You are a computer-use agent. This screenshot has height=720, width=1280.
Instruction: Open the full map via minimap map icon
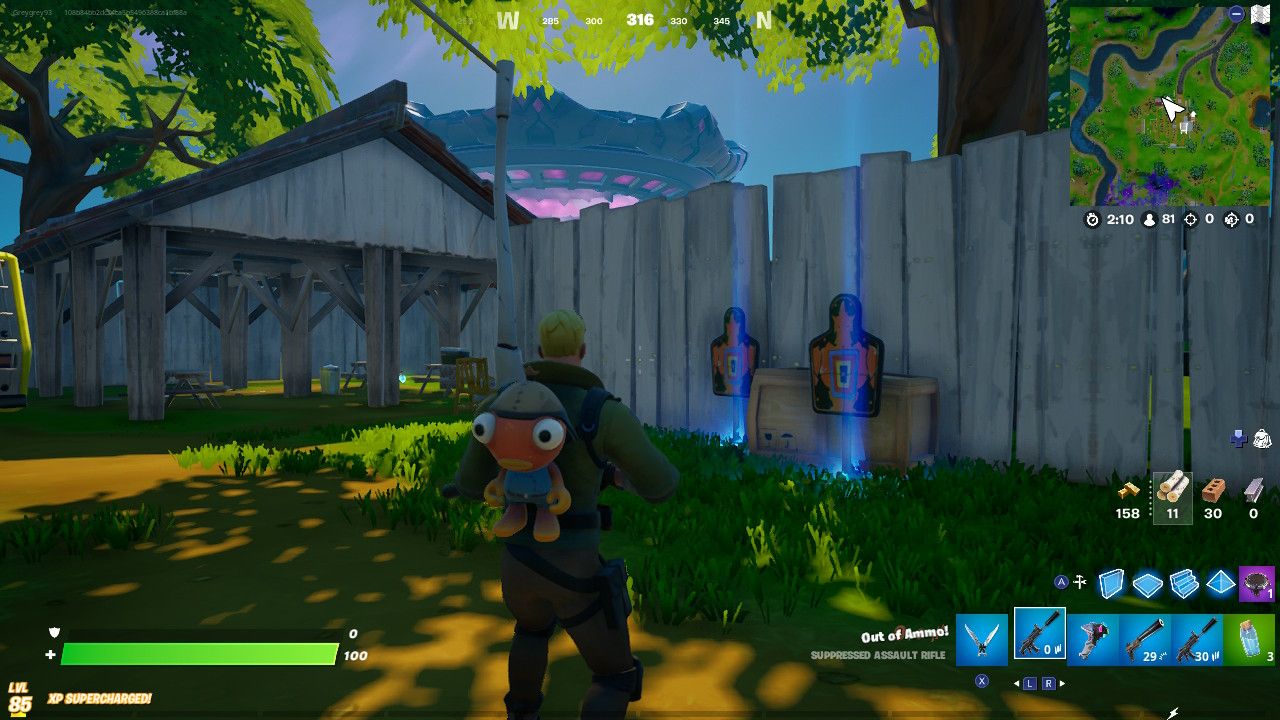[1262, 12]
